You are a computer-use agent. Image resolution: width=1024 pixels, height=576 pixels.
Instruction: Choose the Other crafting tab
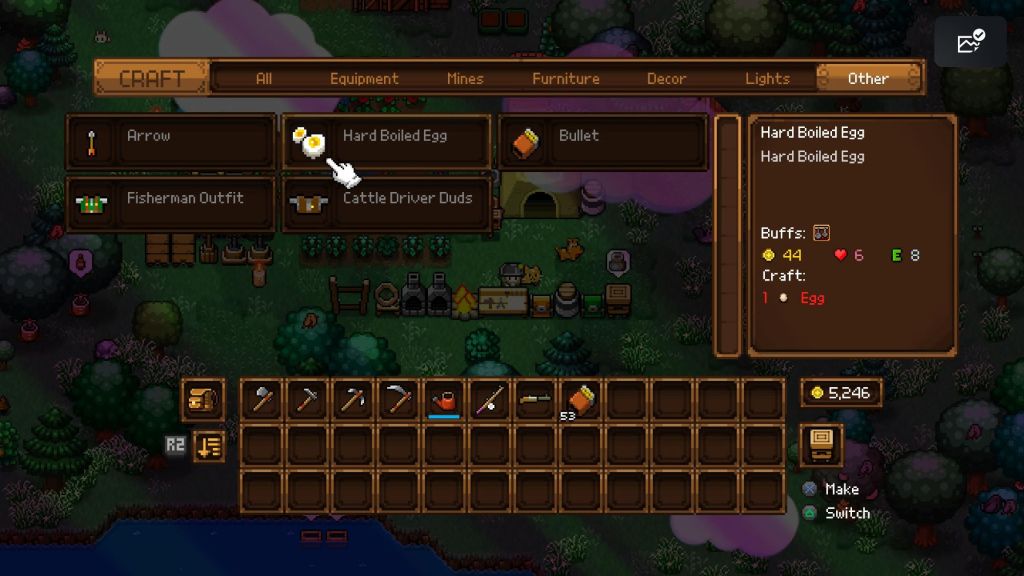click(868, 78)
